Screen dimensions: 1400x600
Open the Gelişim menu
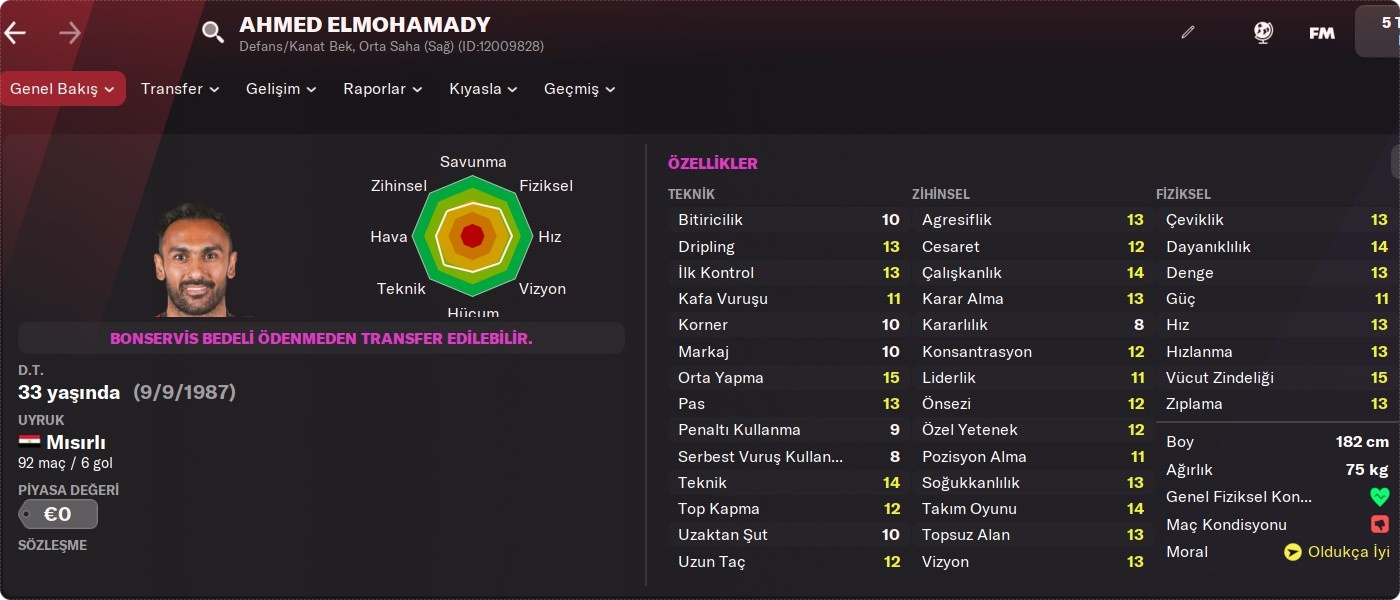[281, 89]
